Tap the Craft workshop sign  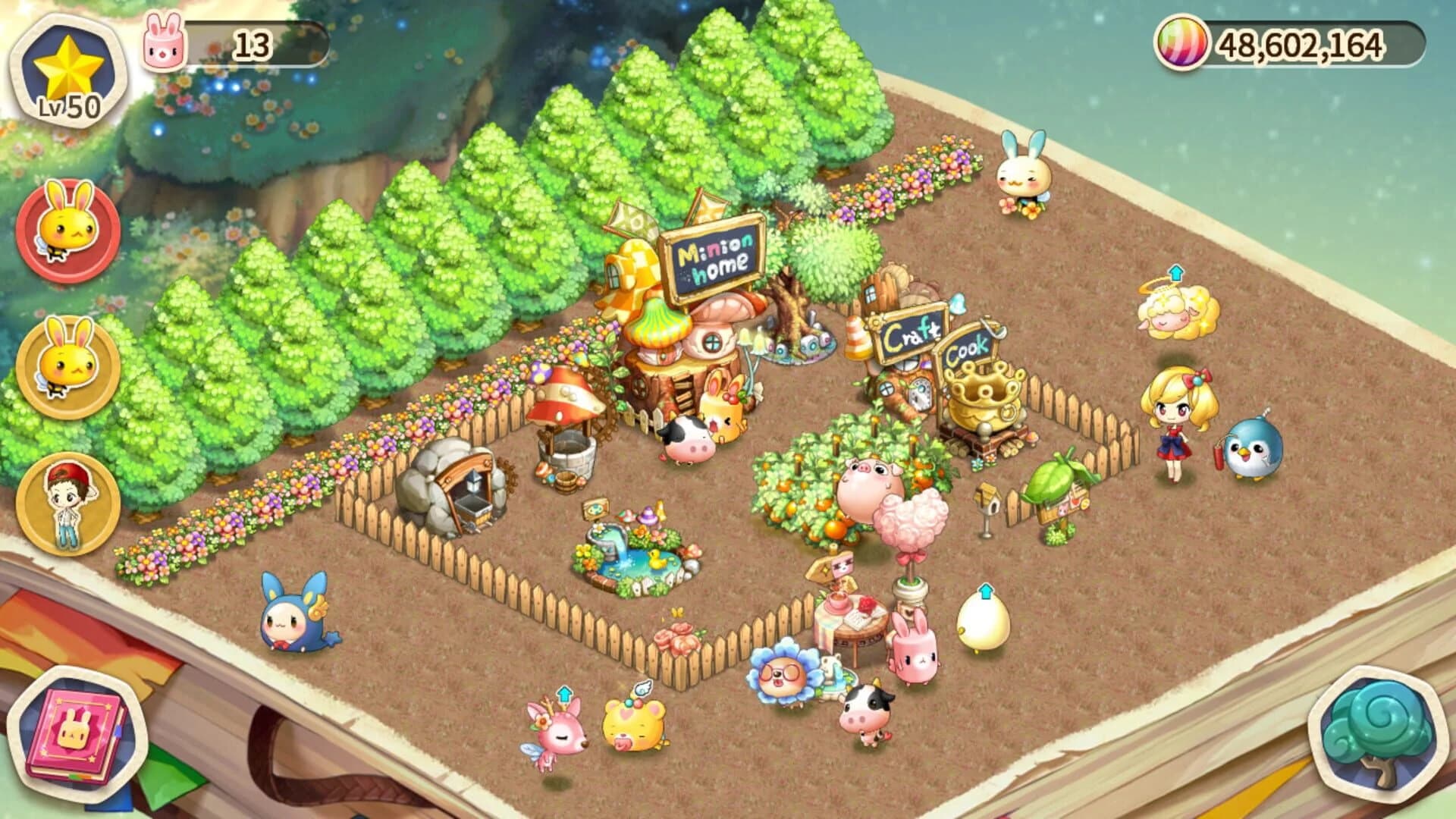910,334
